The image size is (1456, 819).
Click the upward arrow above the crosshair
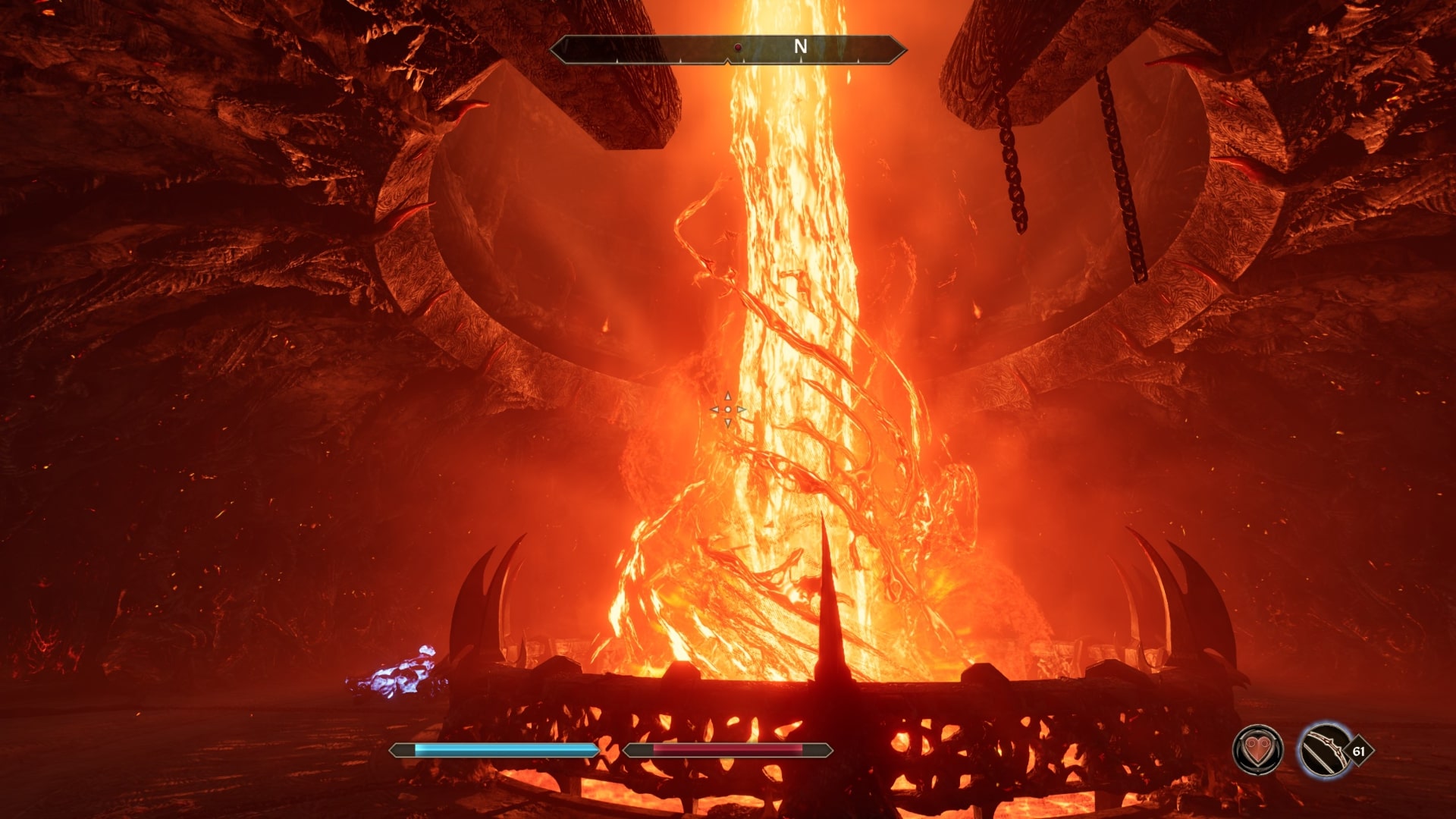[728, 395]
